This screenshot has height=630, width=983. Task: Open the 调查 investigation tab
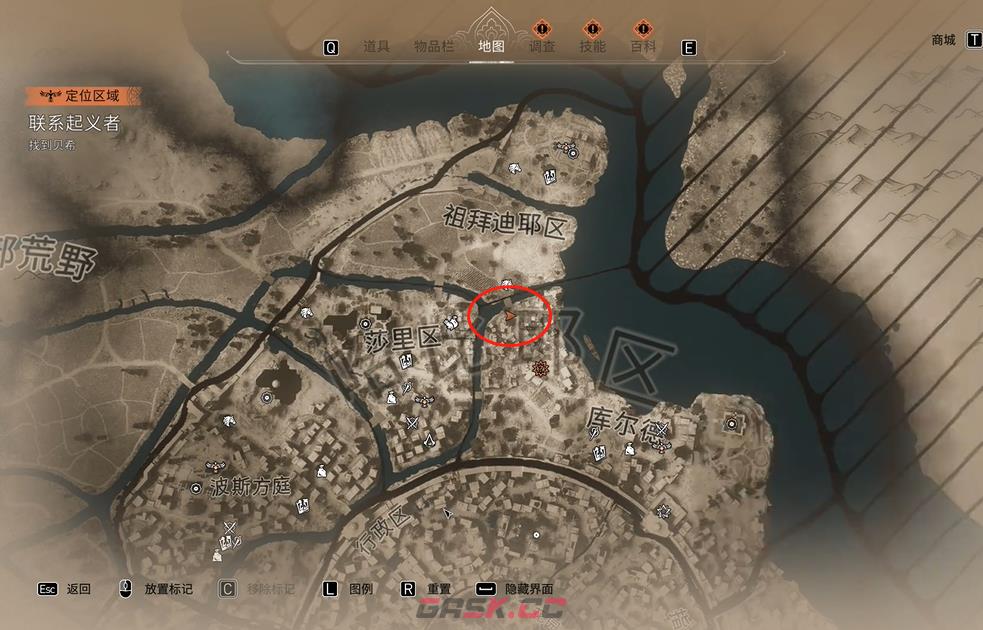click(x=542, y=47)
